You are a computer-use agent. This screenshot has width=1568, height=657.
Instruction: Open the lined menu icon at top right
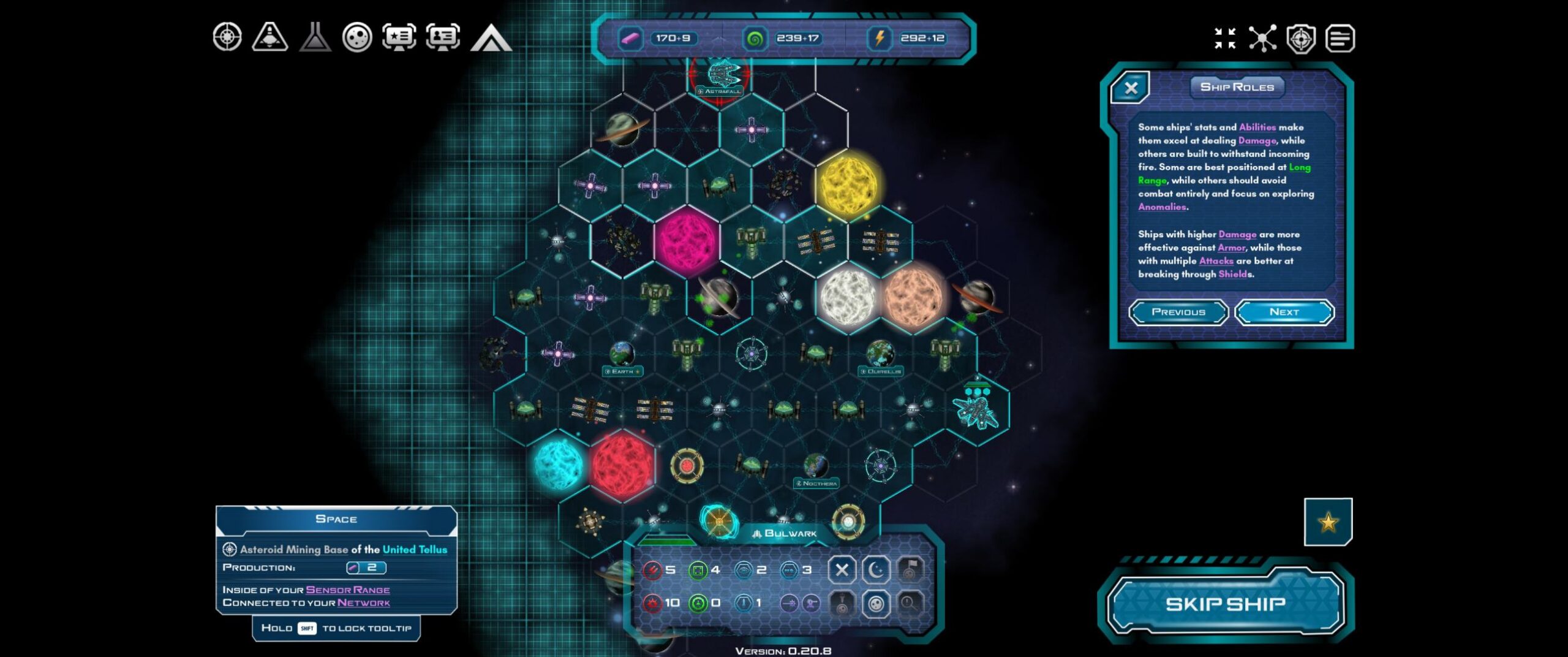point(1340,39)
